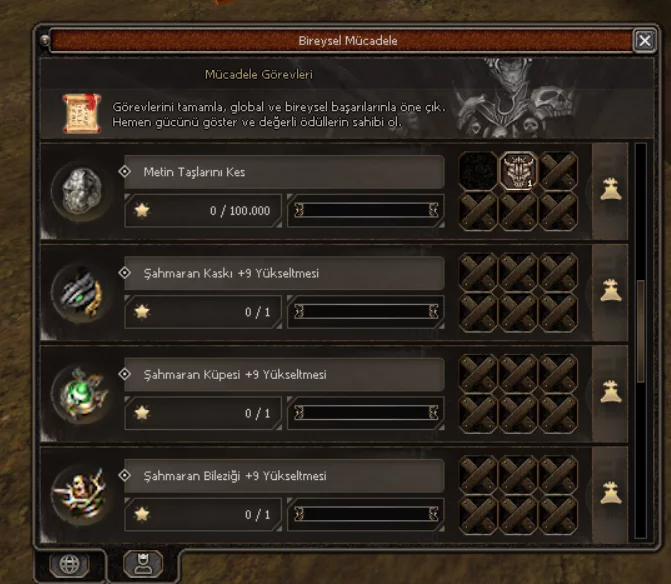Switch to the globe tab
This screenshot has height=584, width=671.
pos(69,564)
